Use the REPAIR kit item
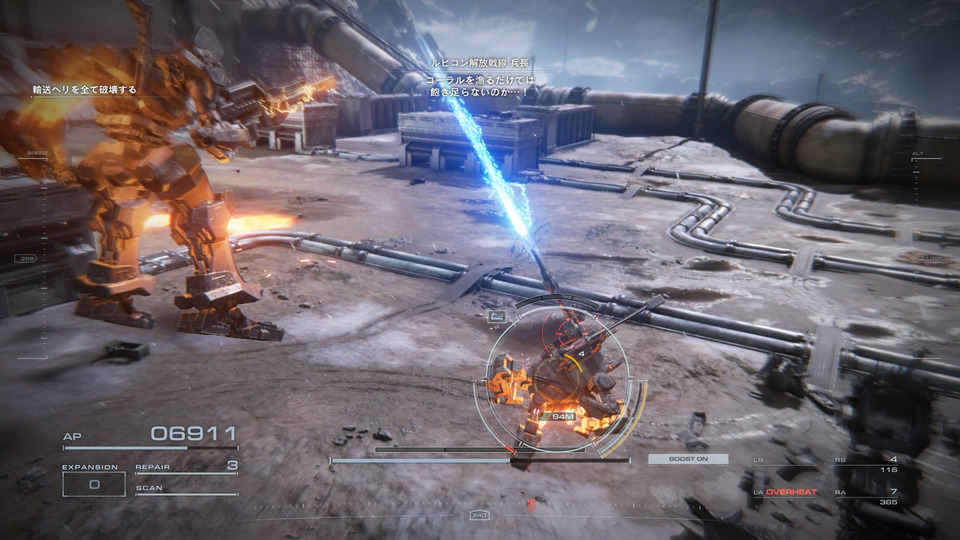Image resolution: width=960 pixels, height=540 pixels. click(187, 466)
